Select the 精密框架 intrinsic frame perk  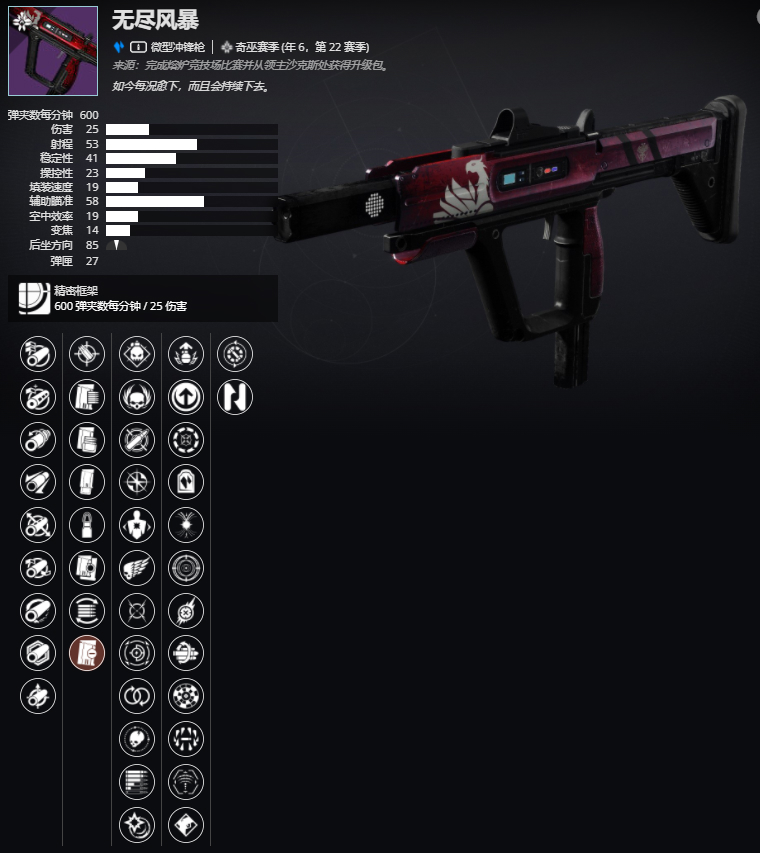click(x=31, y=298)
